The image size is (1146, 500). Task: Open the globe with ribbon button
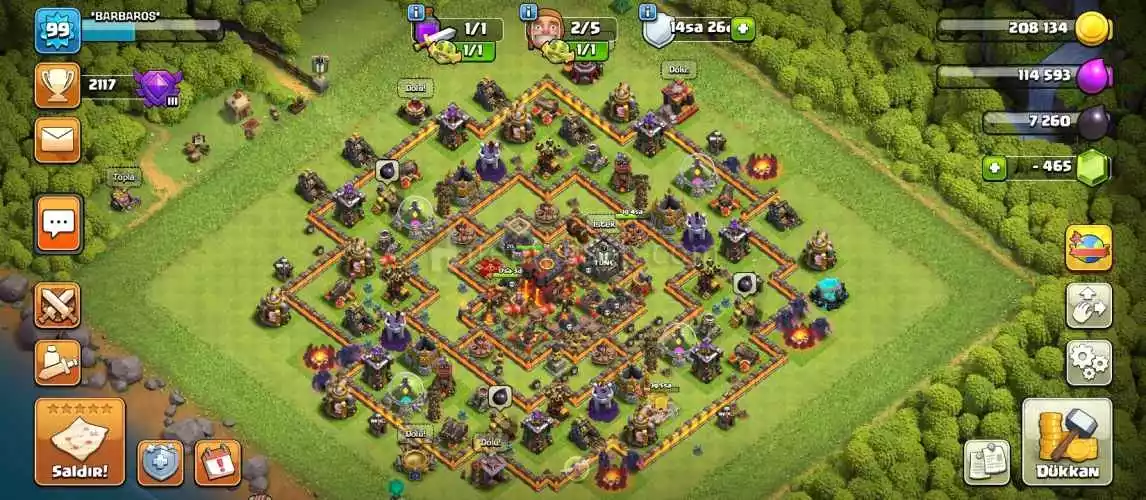[x=1088, y=248]
